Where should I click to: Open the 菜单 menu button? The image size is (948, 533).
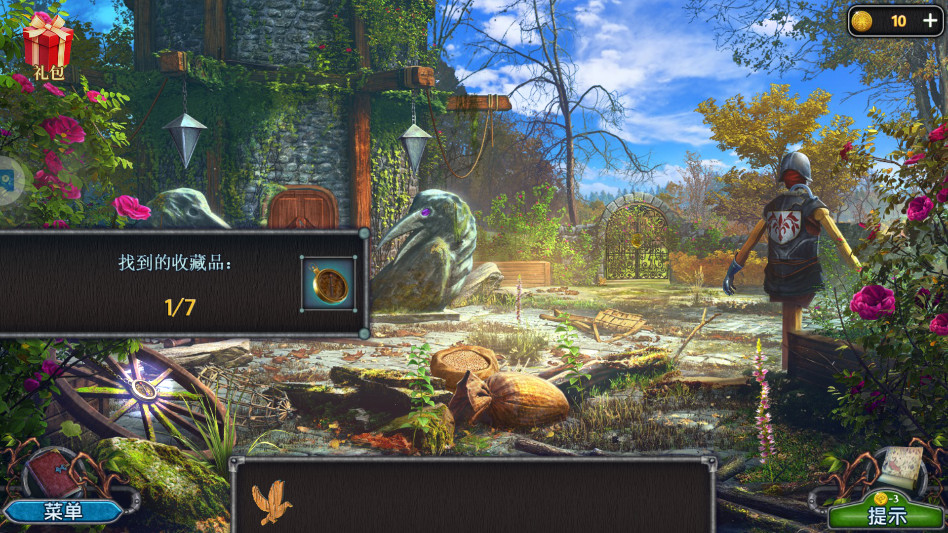tap(63, 511)
